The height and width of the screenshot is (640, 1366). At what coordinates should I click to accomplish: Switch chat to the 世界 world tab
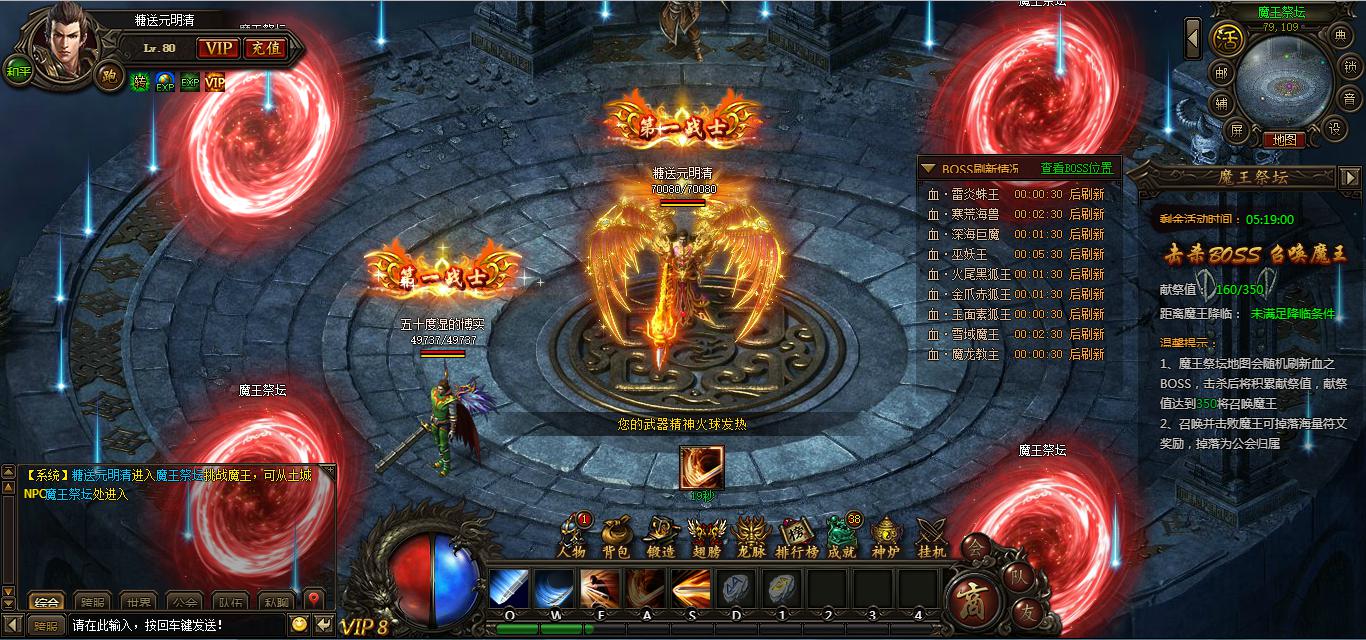click(x=138, y=602)
